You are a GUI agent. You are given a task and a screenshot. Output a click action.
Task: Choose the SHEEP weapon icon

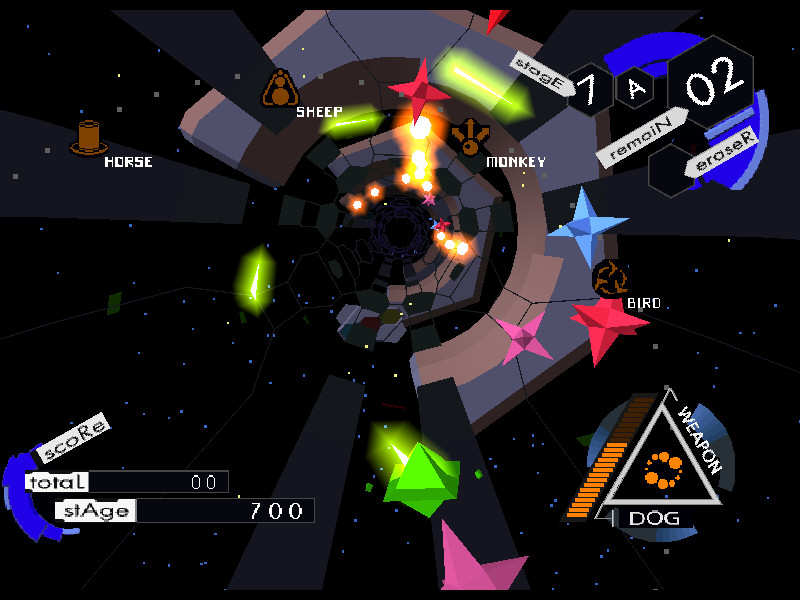tap(280, 89)
